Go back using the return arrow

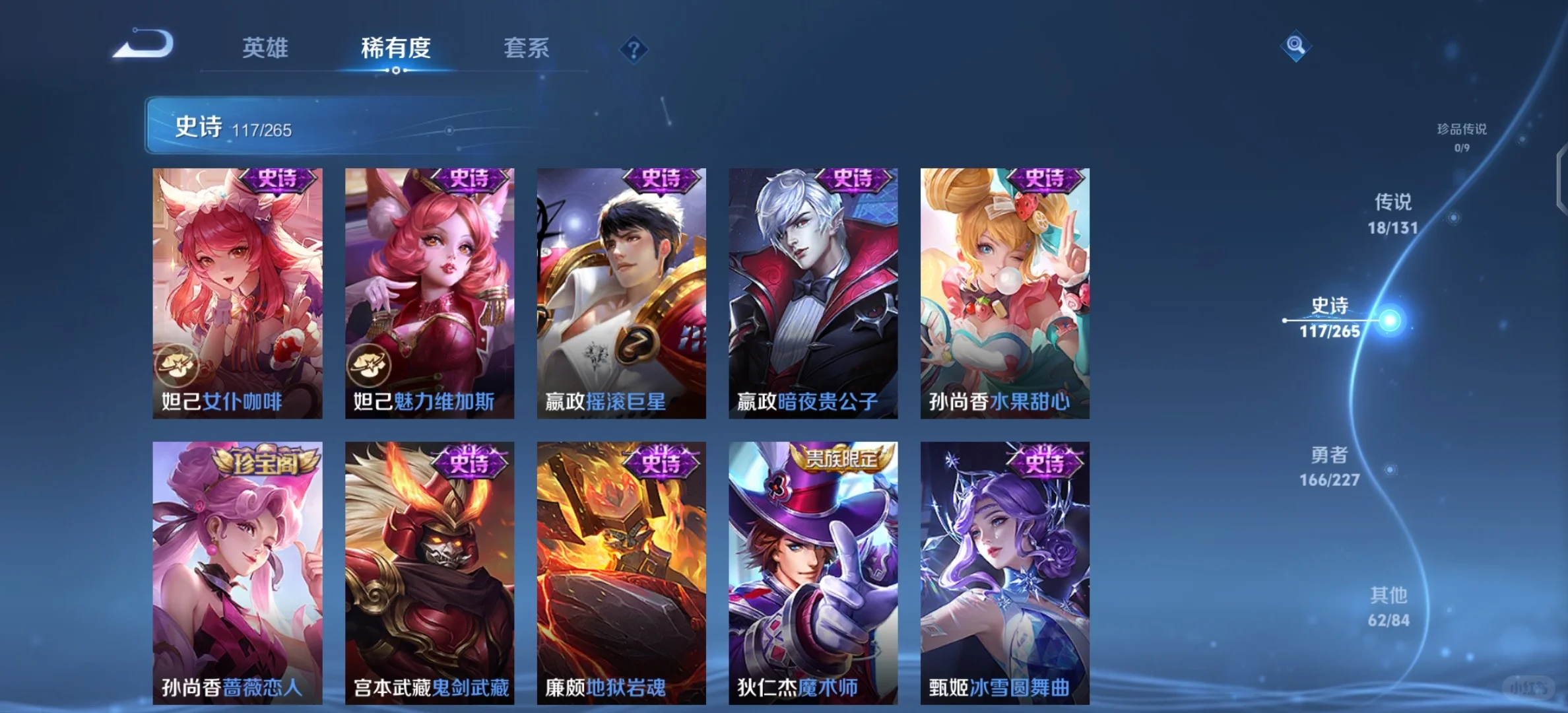(144, 44)
